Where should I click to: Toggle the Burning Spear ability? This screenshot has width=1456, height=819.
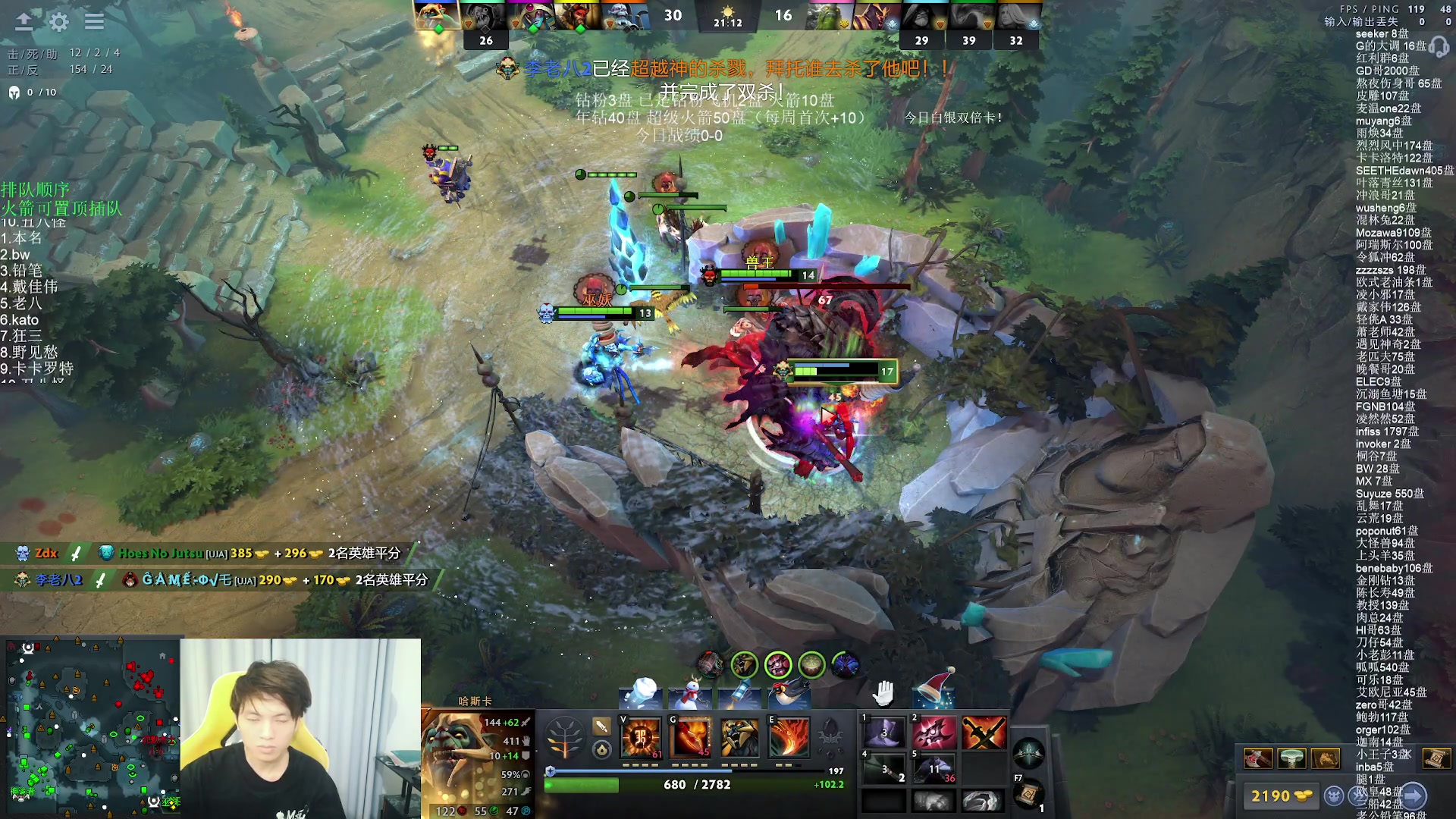[x=691, y=737]
